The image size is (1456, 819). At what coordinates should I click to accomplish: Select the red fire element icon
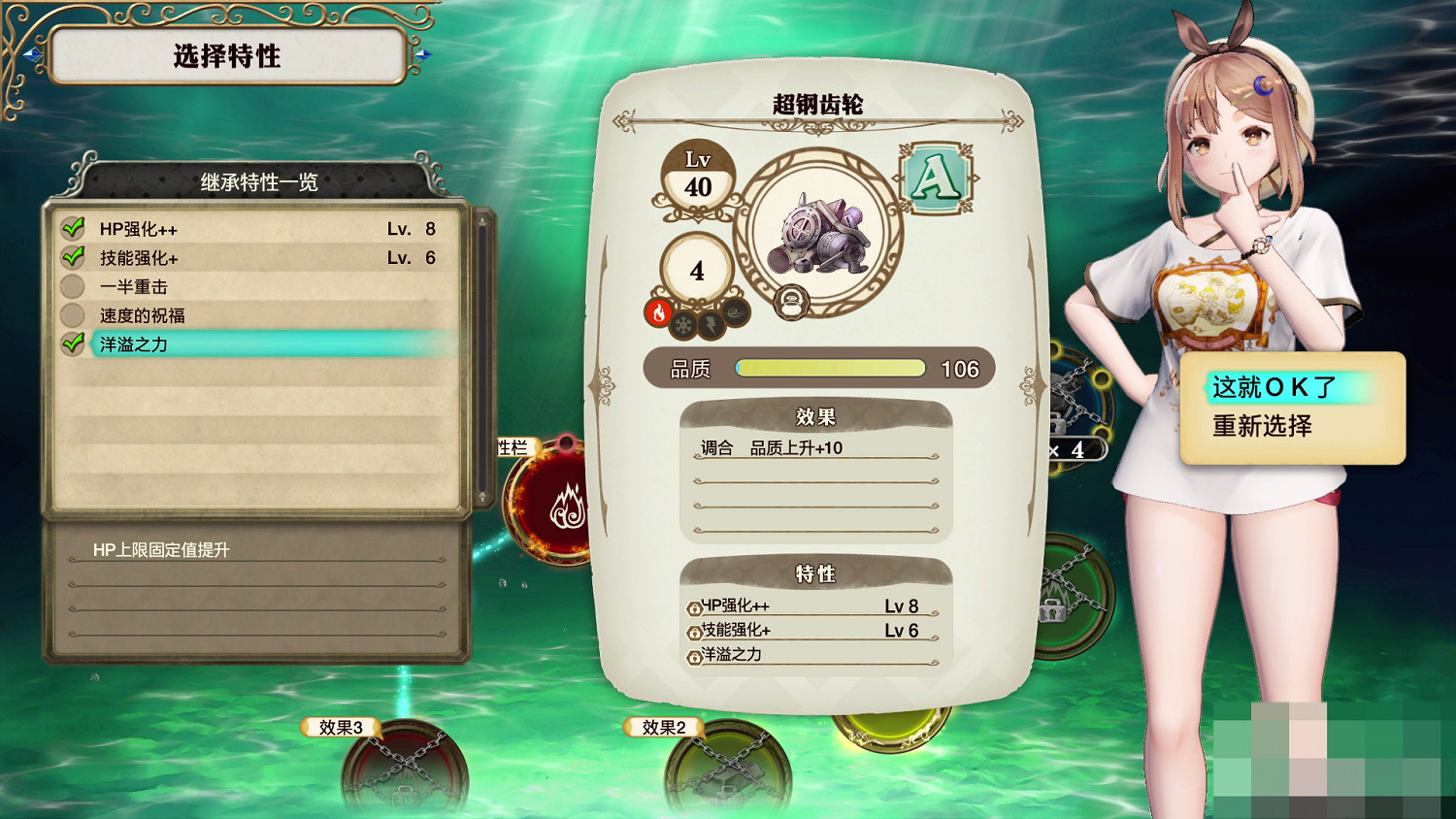(659, 313)
